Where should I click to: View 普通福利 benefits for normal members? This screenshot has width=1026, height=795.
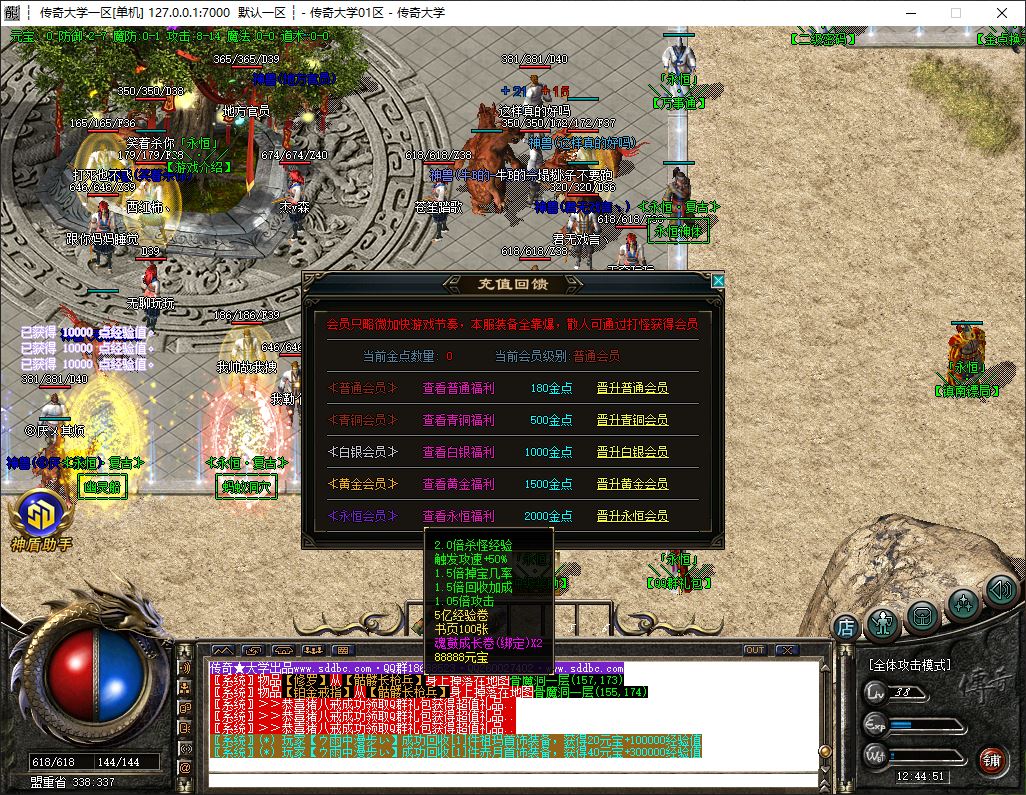[458, 388]
